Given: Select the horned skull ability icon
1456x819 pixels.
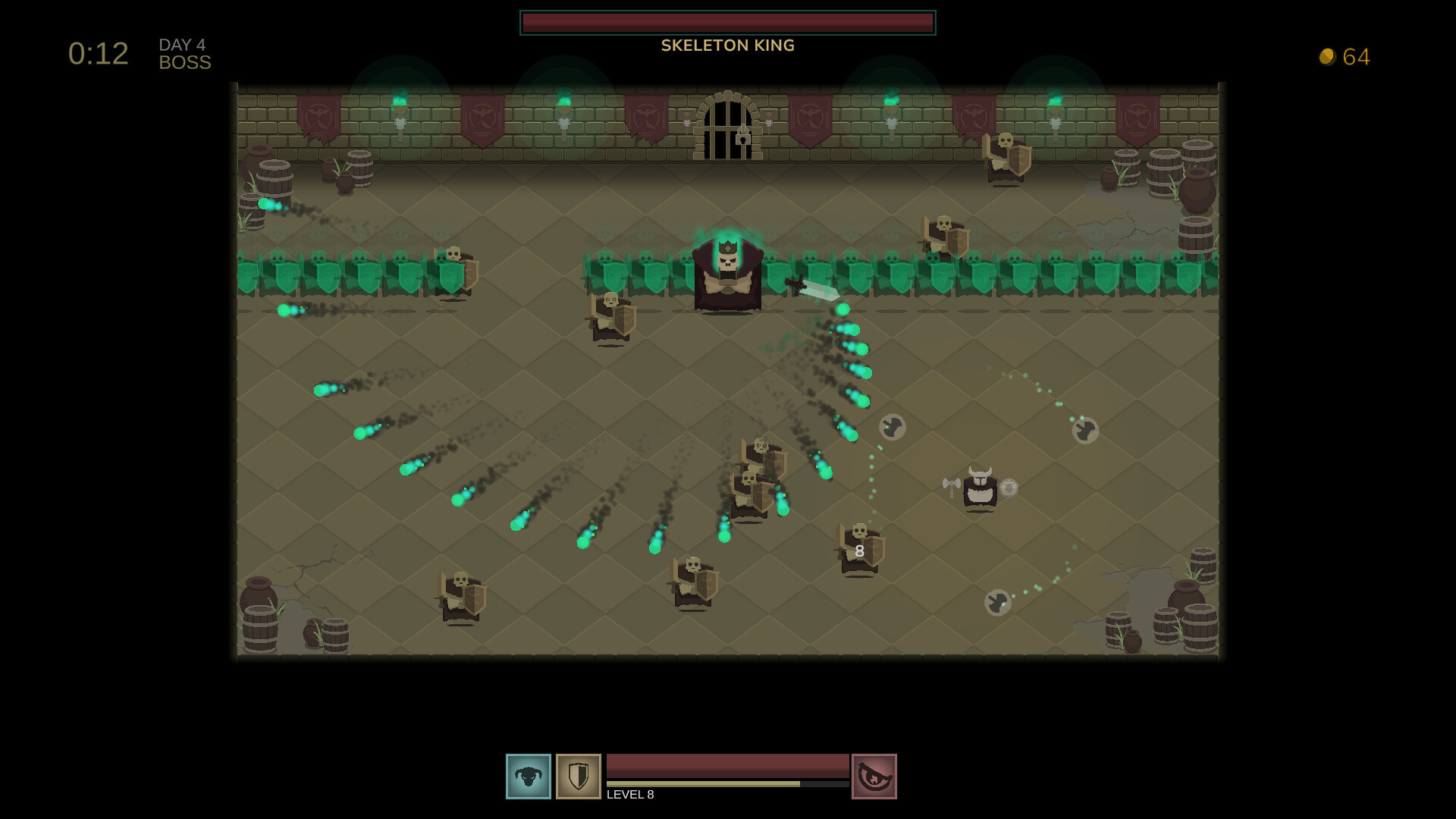Looking at the screenshot, I should pyautogui.click(x=529, y=776).
